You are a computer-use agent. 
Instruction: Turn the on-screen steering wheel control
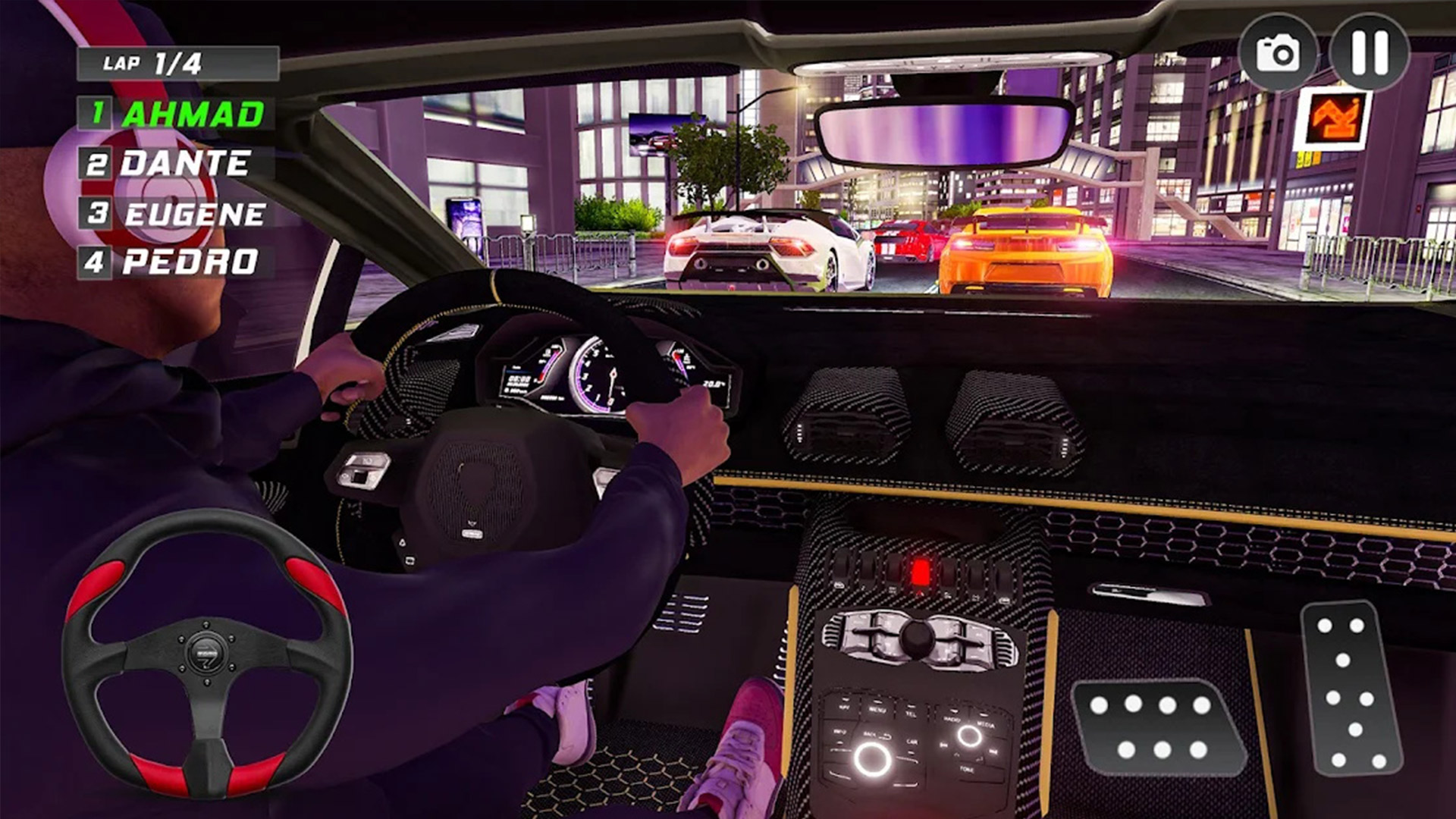[x=206, y=652]
